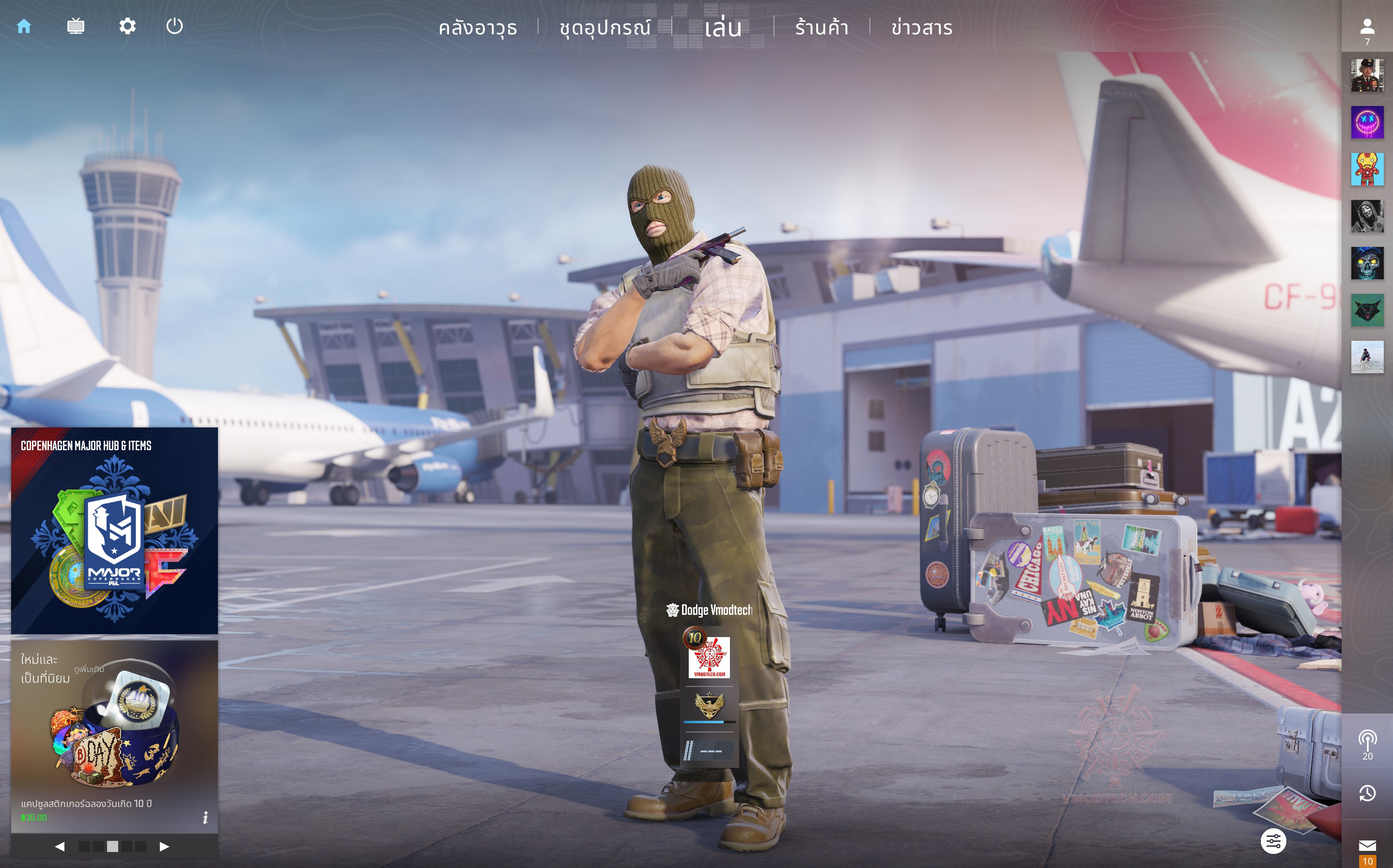Open the watch matches TV icon
The width and height of the screenshot is (1393, 868).
pyautogui.click(x=75, y=27)
